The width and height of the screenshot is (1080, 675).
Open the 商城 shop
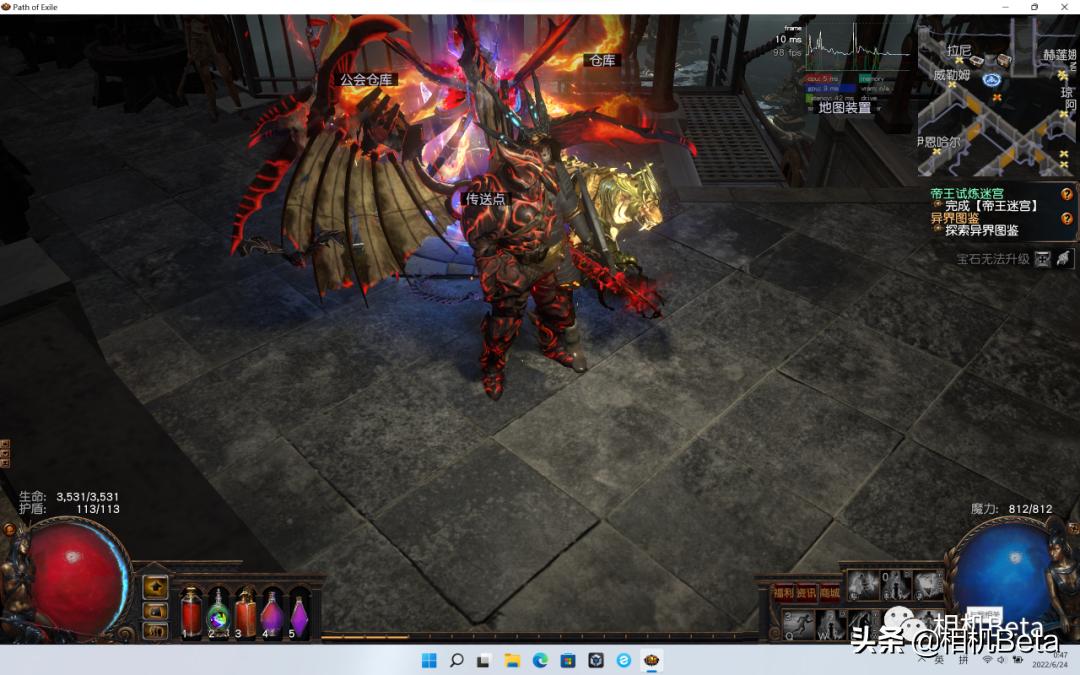pos(830,593)
